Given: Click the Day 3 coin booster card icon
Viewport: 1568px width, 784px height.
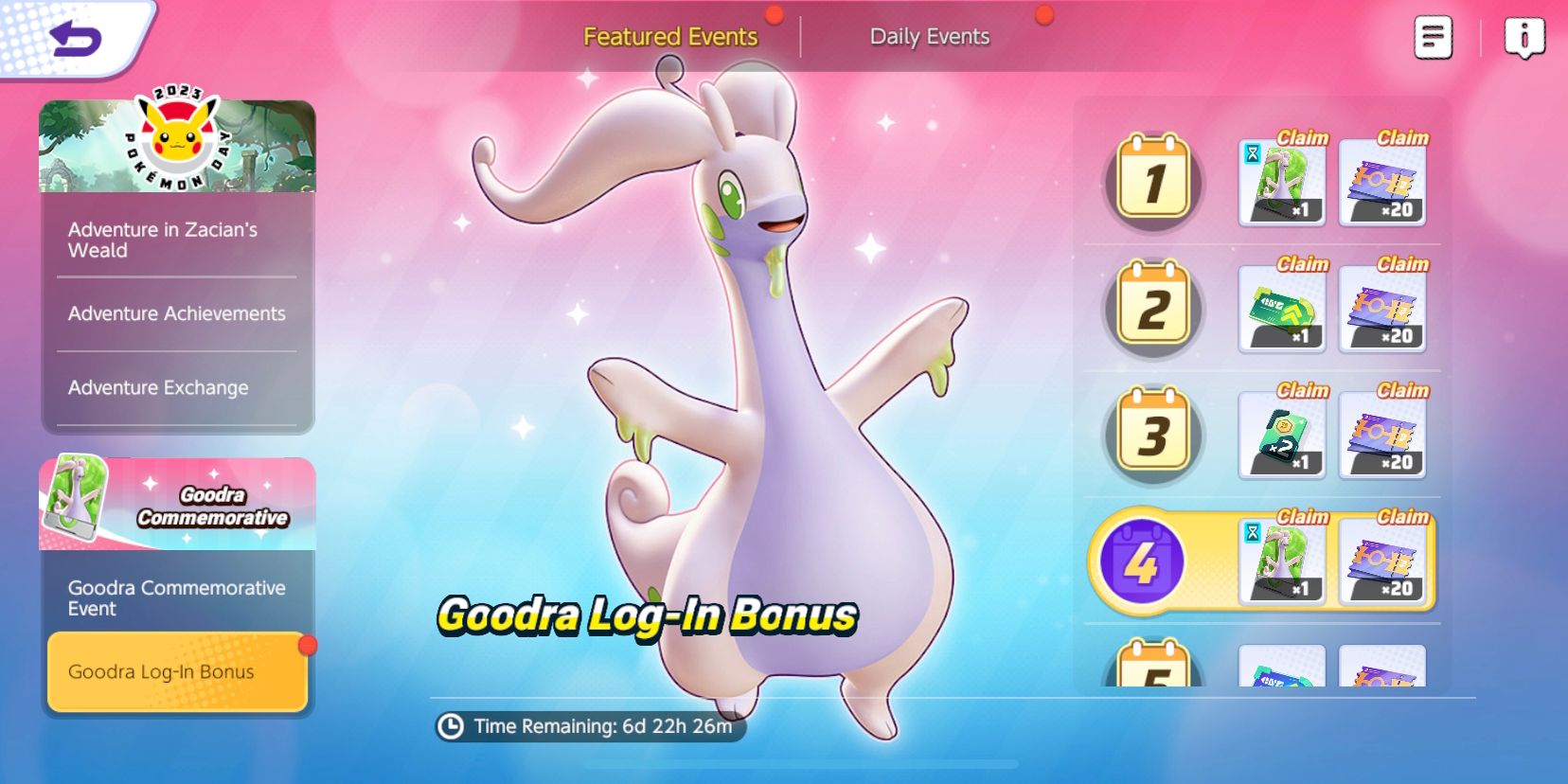Looking at the screenshot, I should coord(1280,436).
